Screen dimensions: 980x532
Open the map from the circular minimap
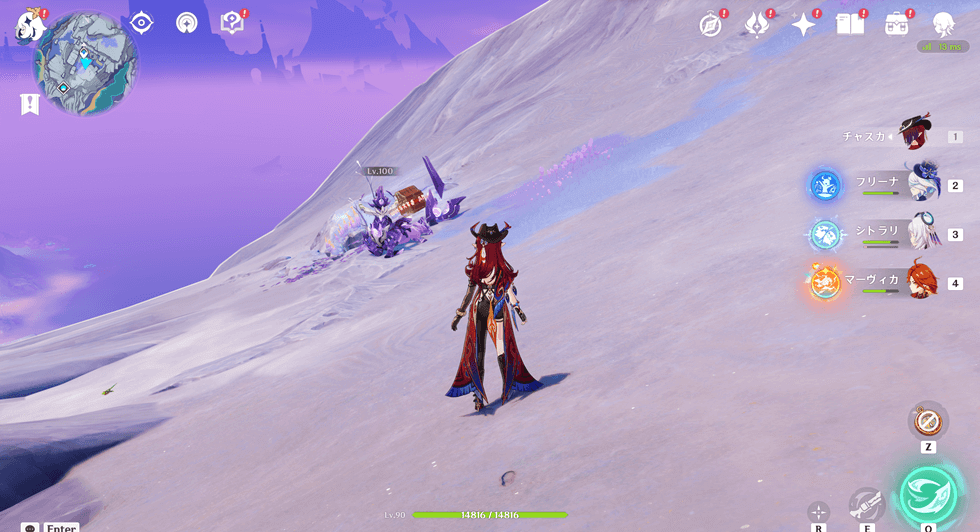click(x=86, y=63)
